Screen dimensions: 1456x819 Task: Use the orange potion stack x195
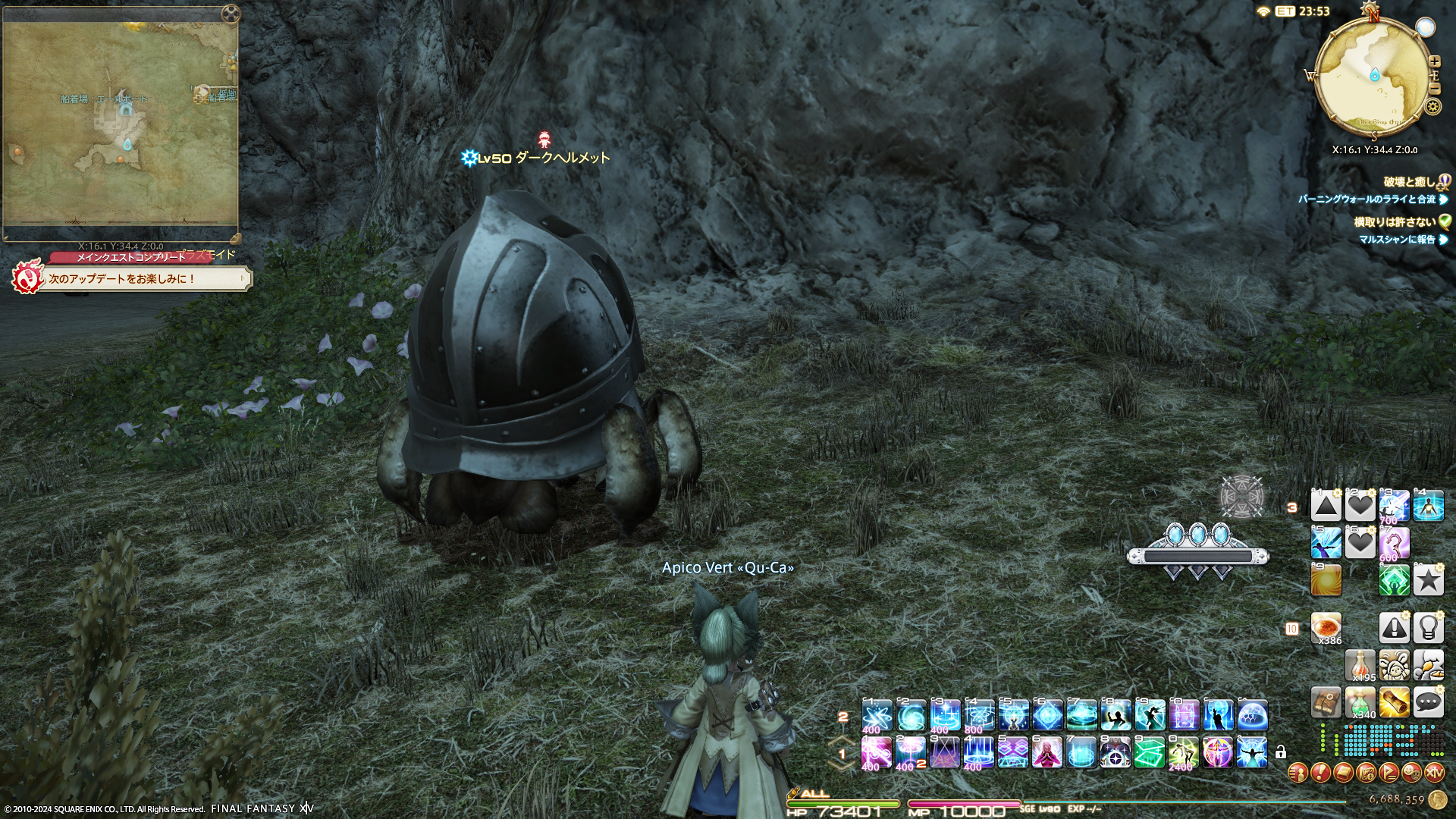pyautogui.click(x=1360, y=666)
